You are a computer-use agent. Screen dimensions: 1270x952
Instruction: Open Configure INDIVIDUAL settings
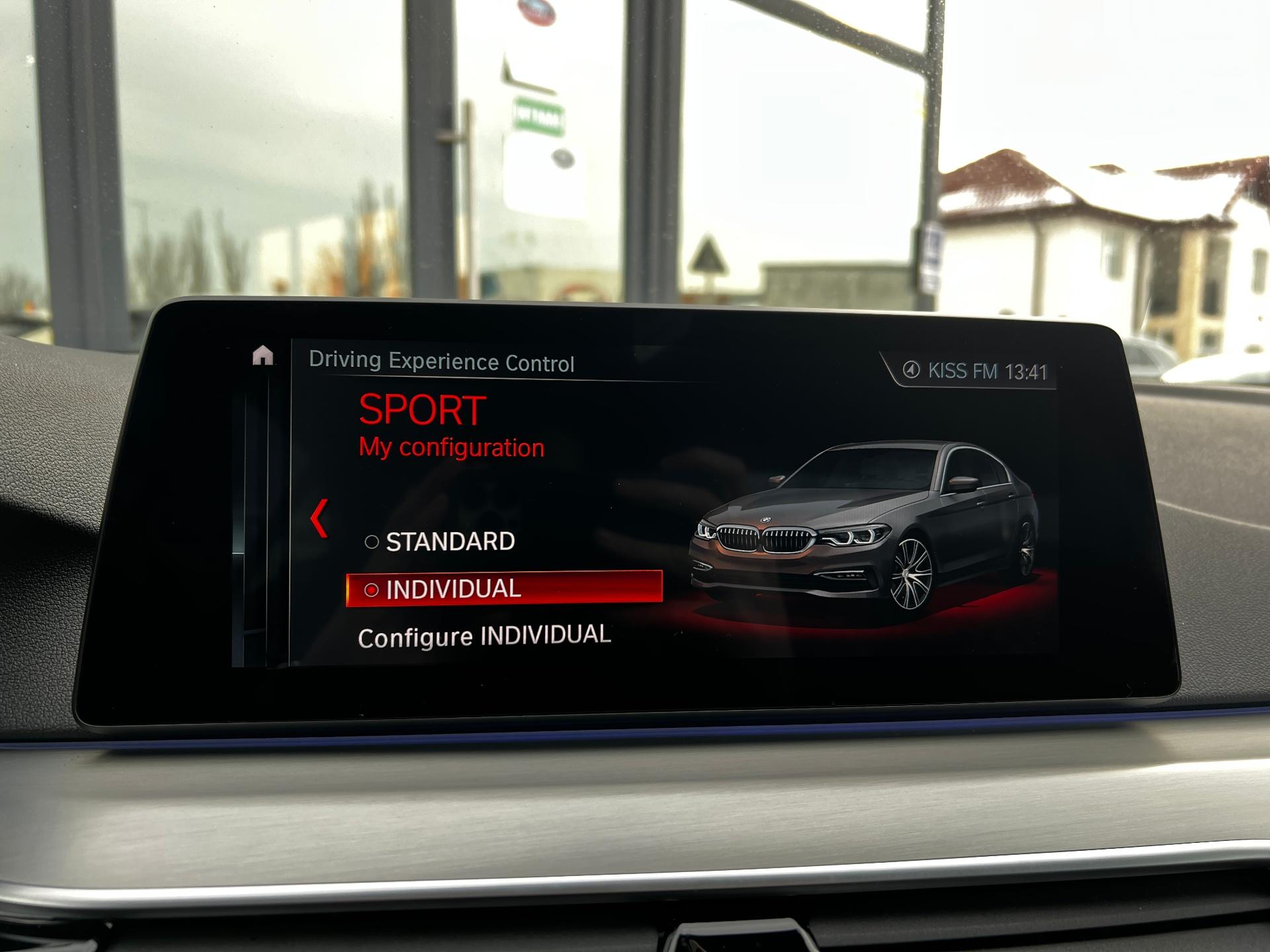[485, 635]
